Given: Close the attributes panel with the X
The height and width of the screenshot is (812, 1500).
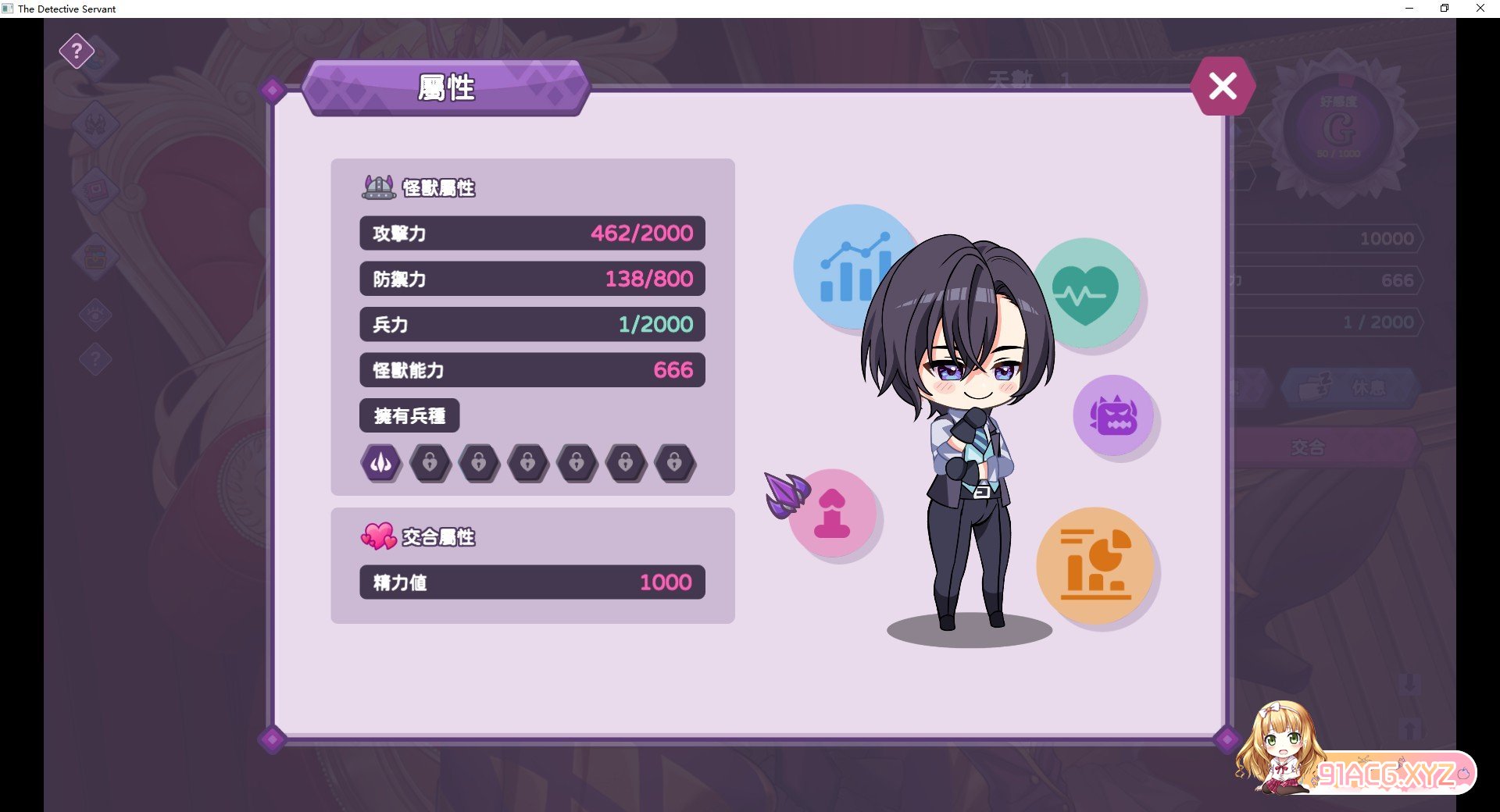Looking at the screenshot, I should coord(1223,86).
